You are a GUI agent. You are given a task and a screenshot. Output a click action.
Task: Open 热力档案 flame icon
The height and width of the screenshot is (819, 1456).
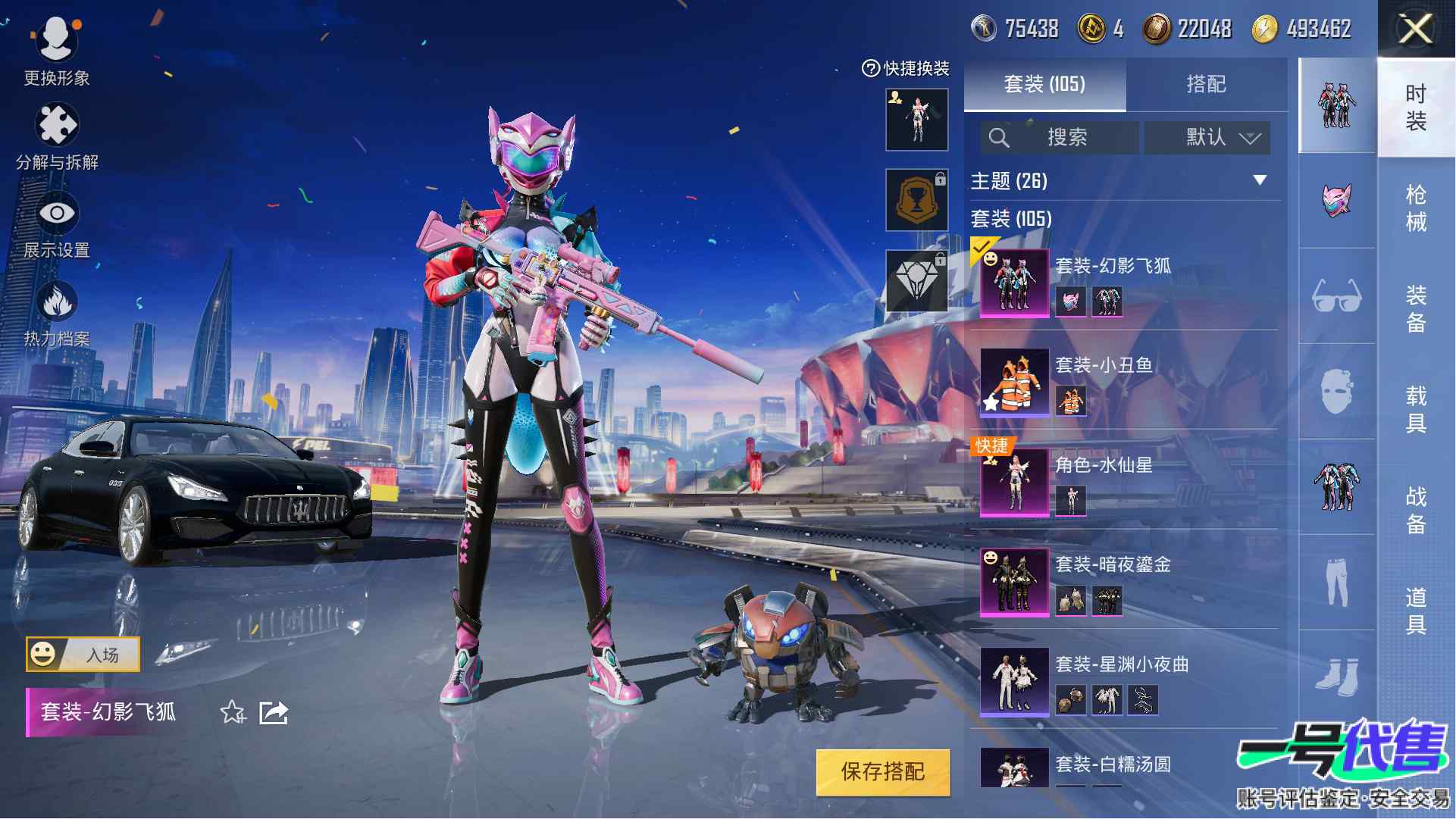click(57, 312)
